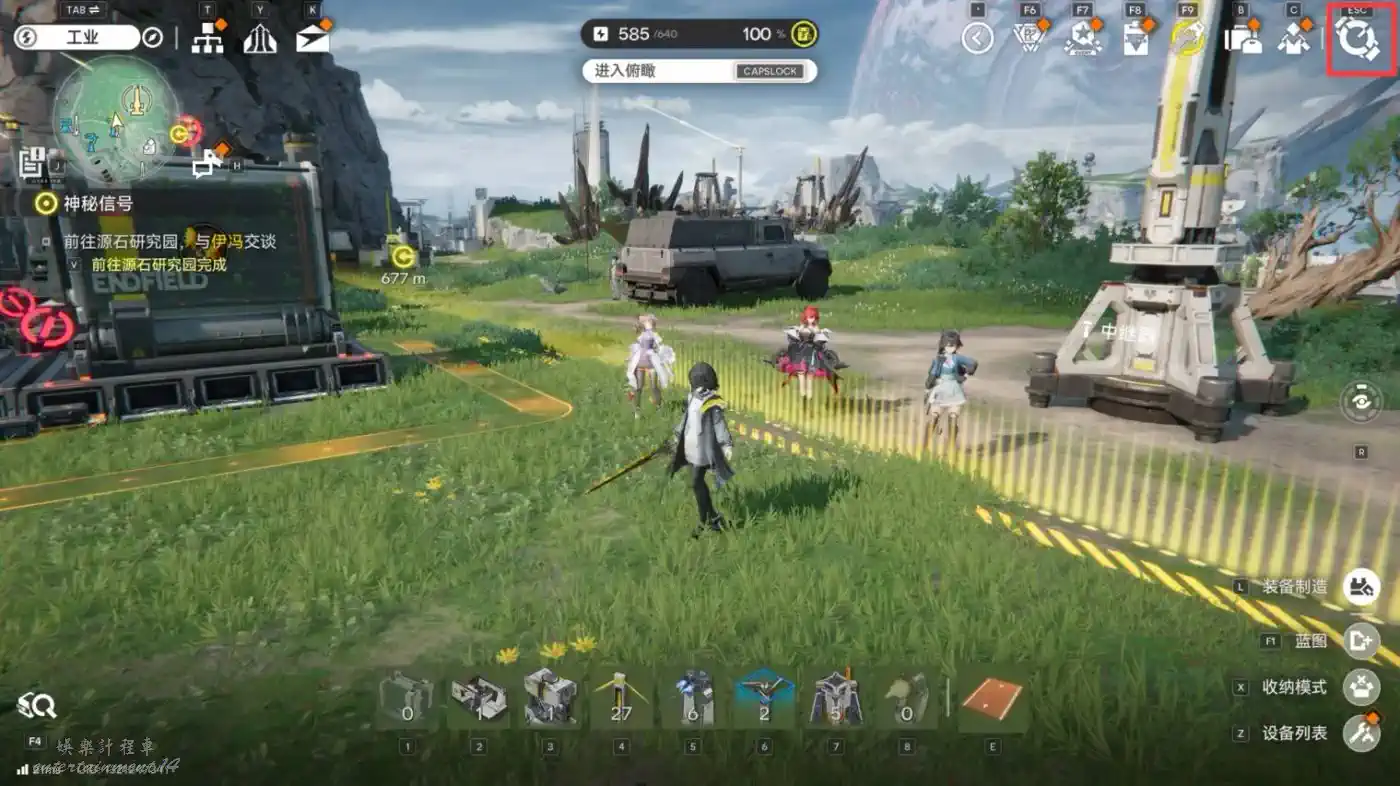The image size is (1400, 786).
Task: Open the 设备列表 device list
Action: click(1361, 733)
